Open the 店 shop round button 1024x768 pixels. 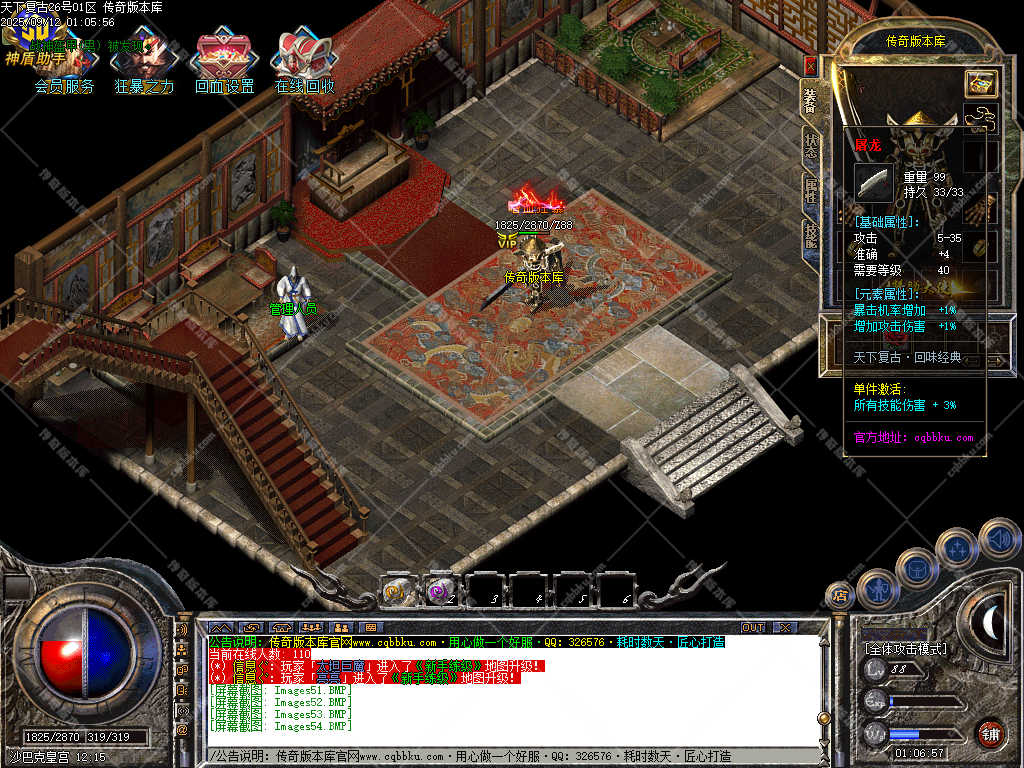click(840, 596)
